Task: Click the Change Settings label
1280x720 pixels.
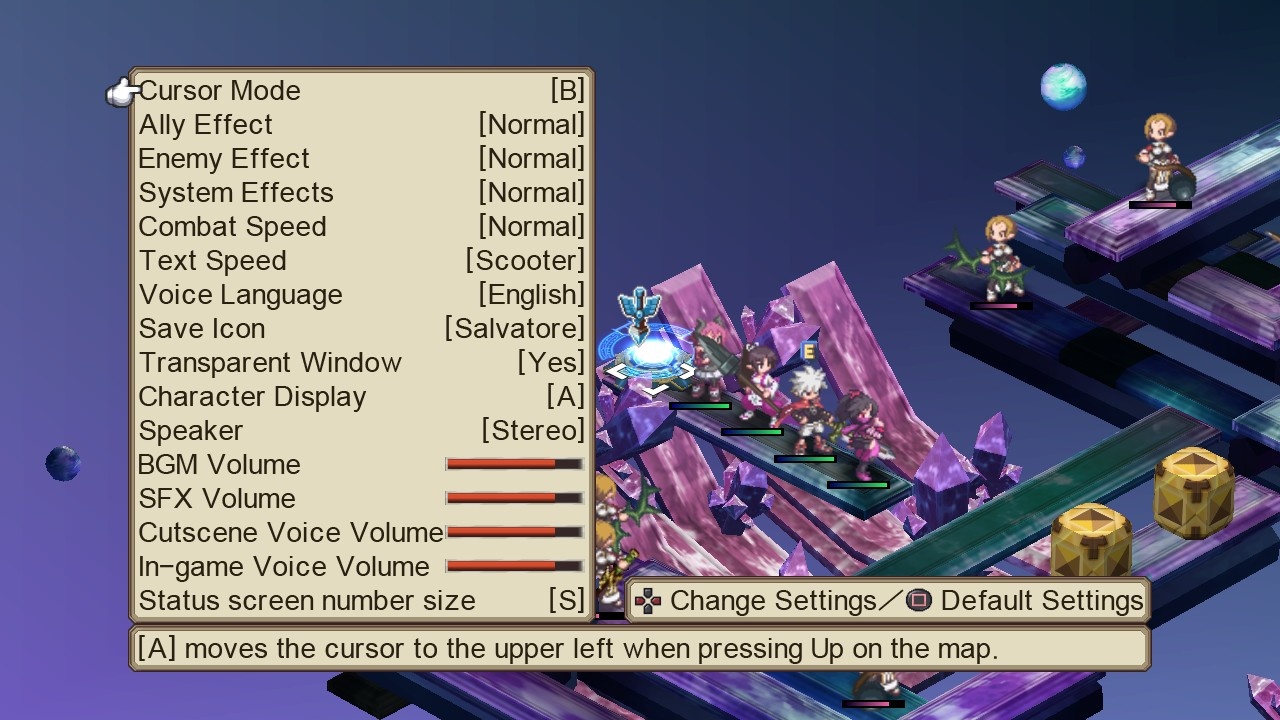Action: [x=773, y=601]
